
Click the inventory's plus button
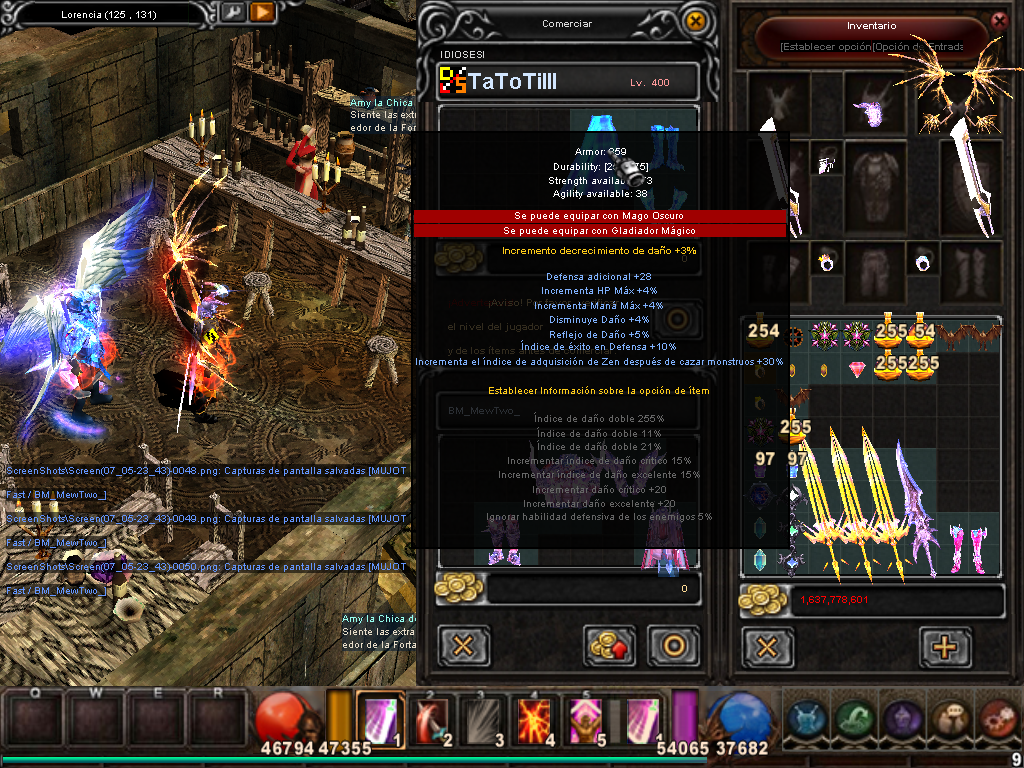944,646
